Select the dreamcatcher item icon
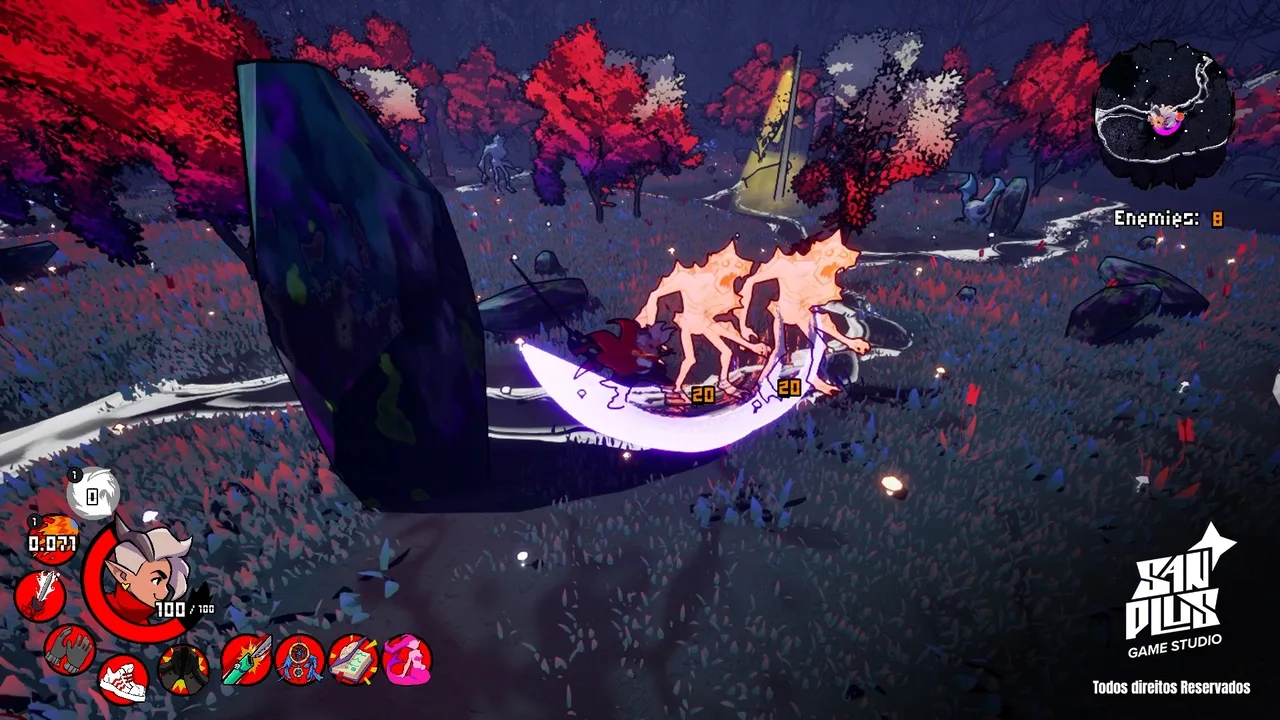This screenshot has width=1280, height=720. 300,660
